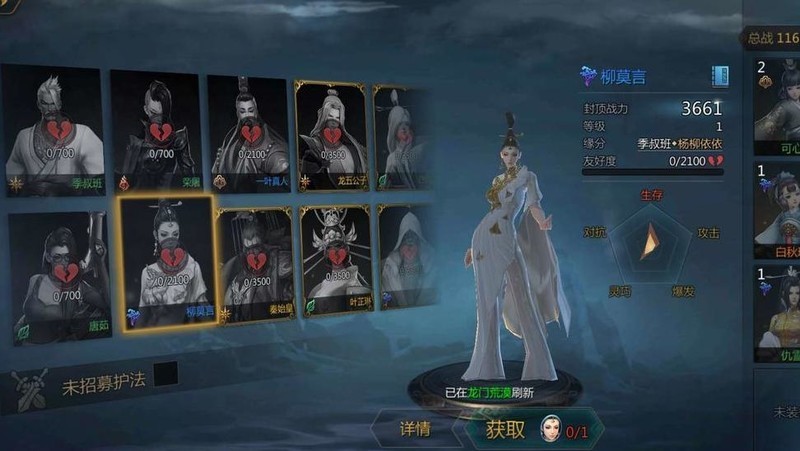Viewport: 800px width, 451px height.
Task: Select the 白秋 portrait in the side list
Action: 777,210
